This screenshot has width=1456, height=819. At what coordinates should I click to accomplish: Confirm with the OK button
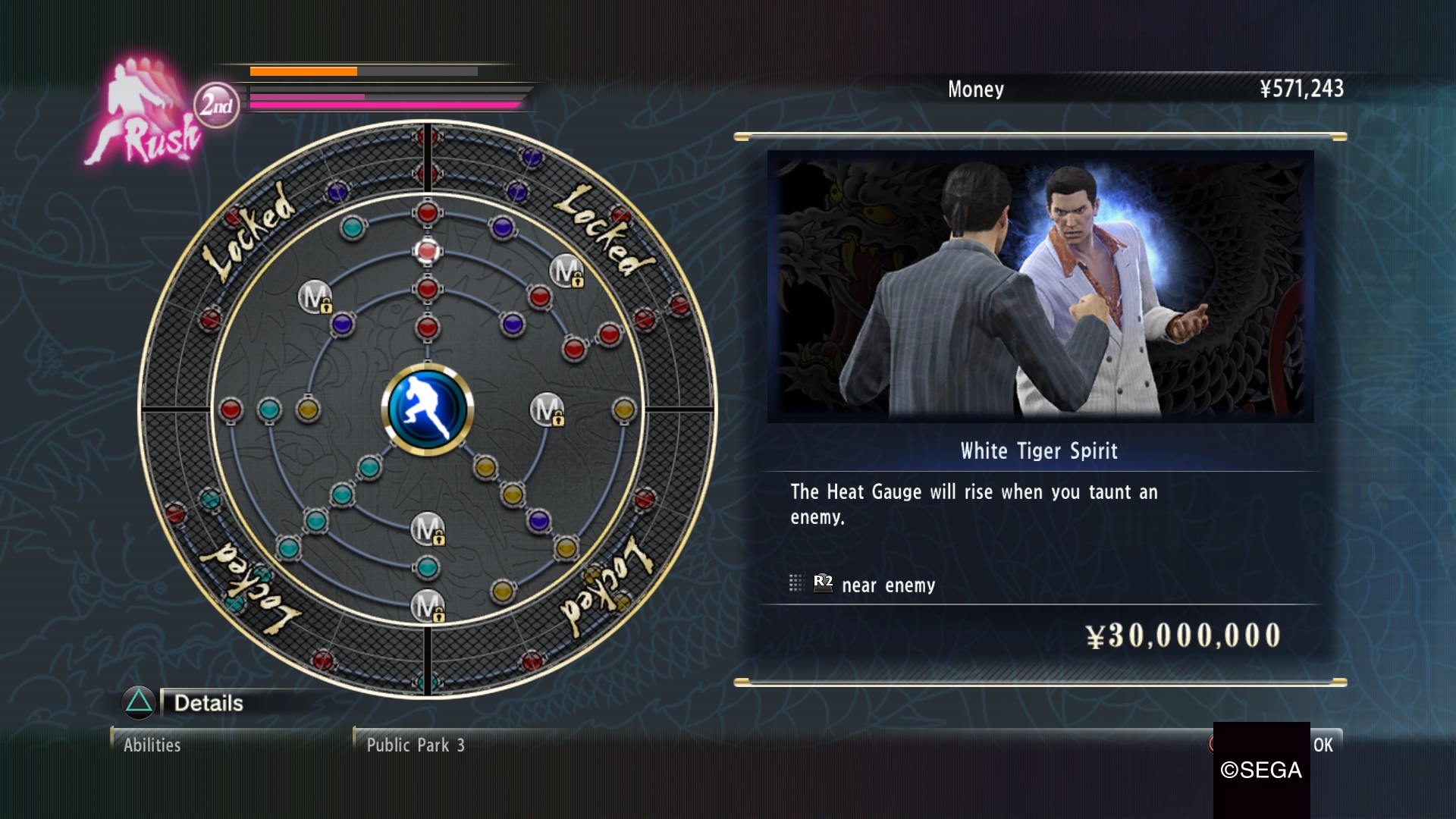[1323, 745]
